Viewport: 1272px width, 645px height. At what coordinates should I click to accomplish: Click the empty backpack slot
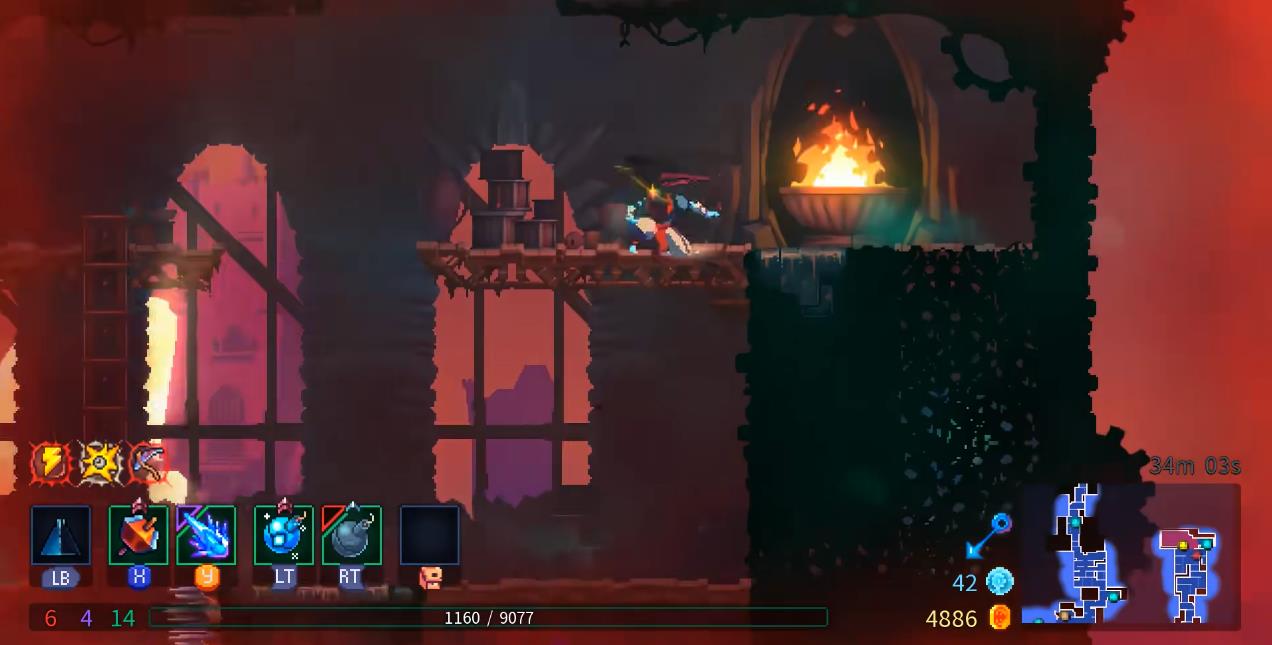[x=430, y=535]
